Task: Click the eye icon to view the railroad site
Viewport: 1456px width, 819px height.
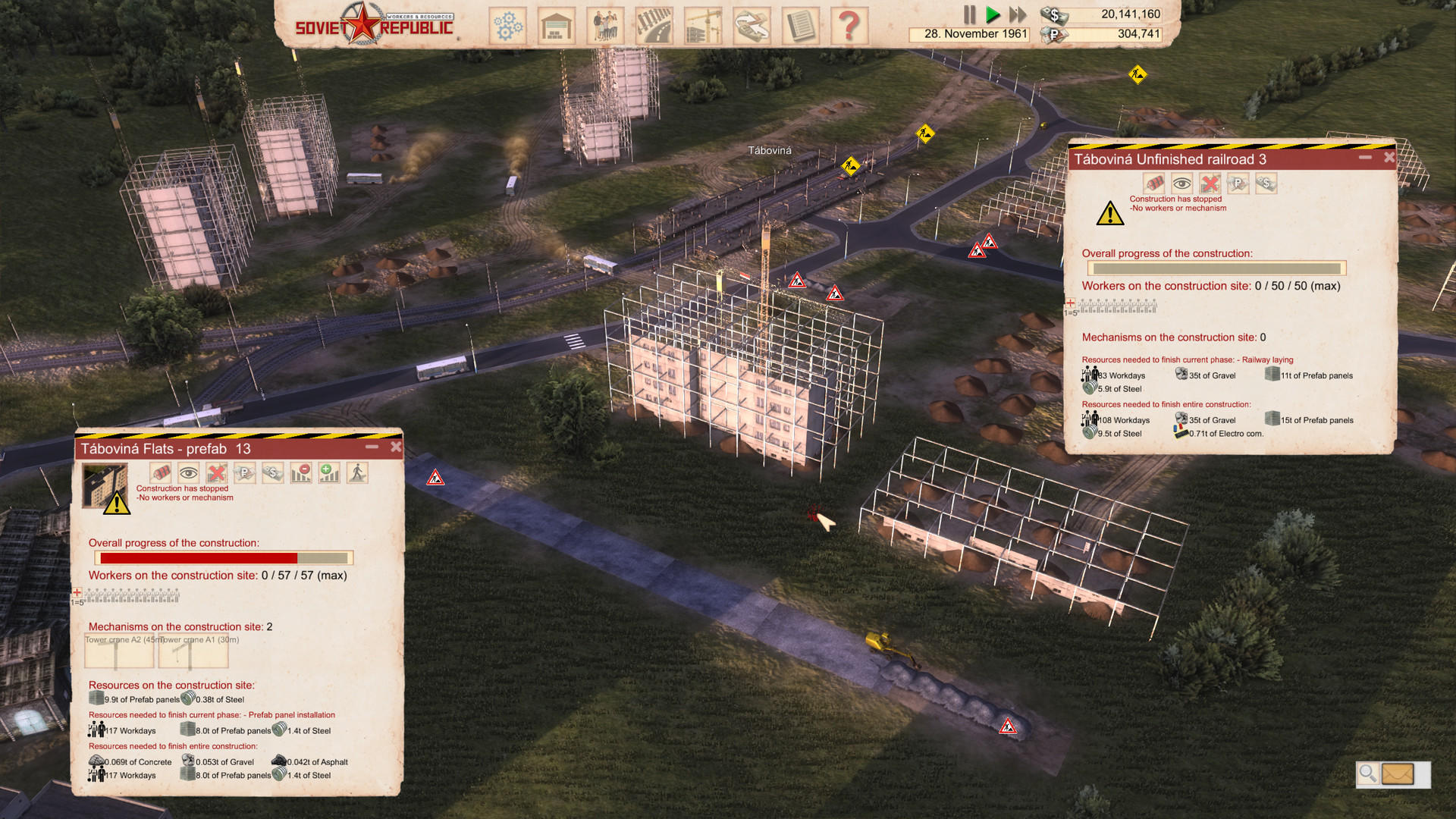Action: click(1181, 184)
